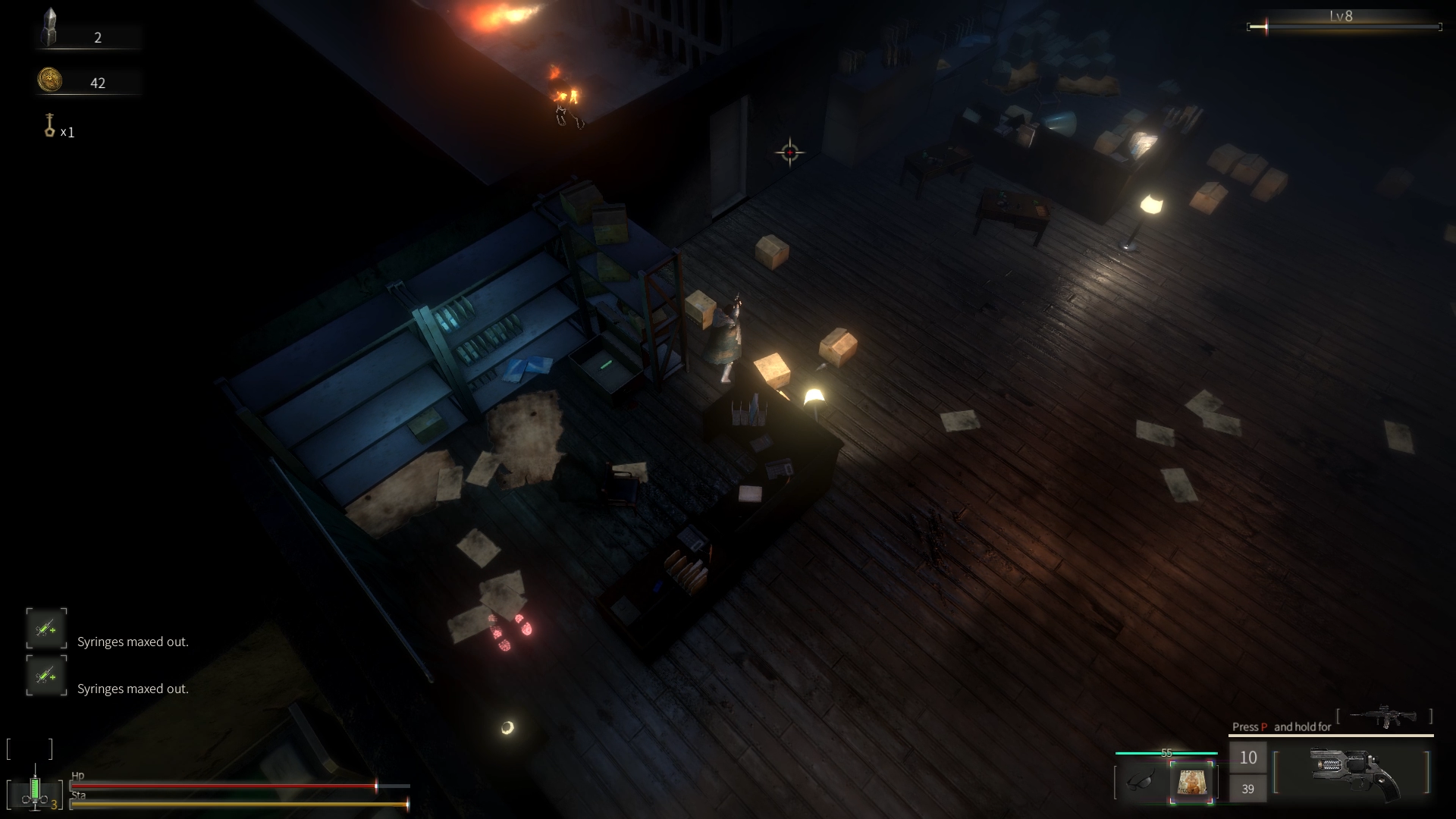This screenshot has height=819, width=1456.
Task: Click the second syringe pickup notification icon
Action: [x=46, y=676]
